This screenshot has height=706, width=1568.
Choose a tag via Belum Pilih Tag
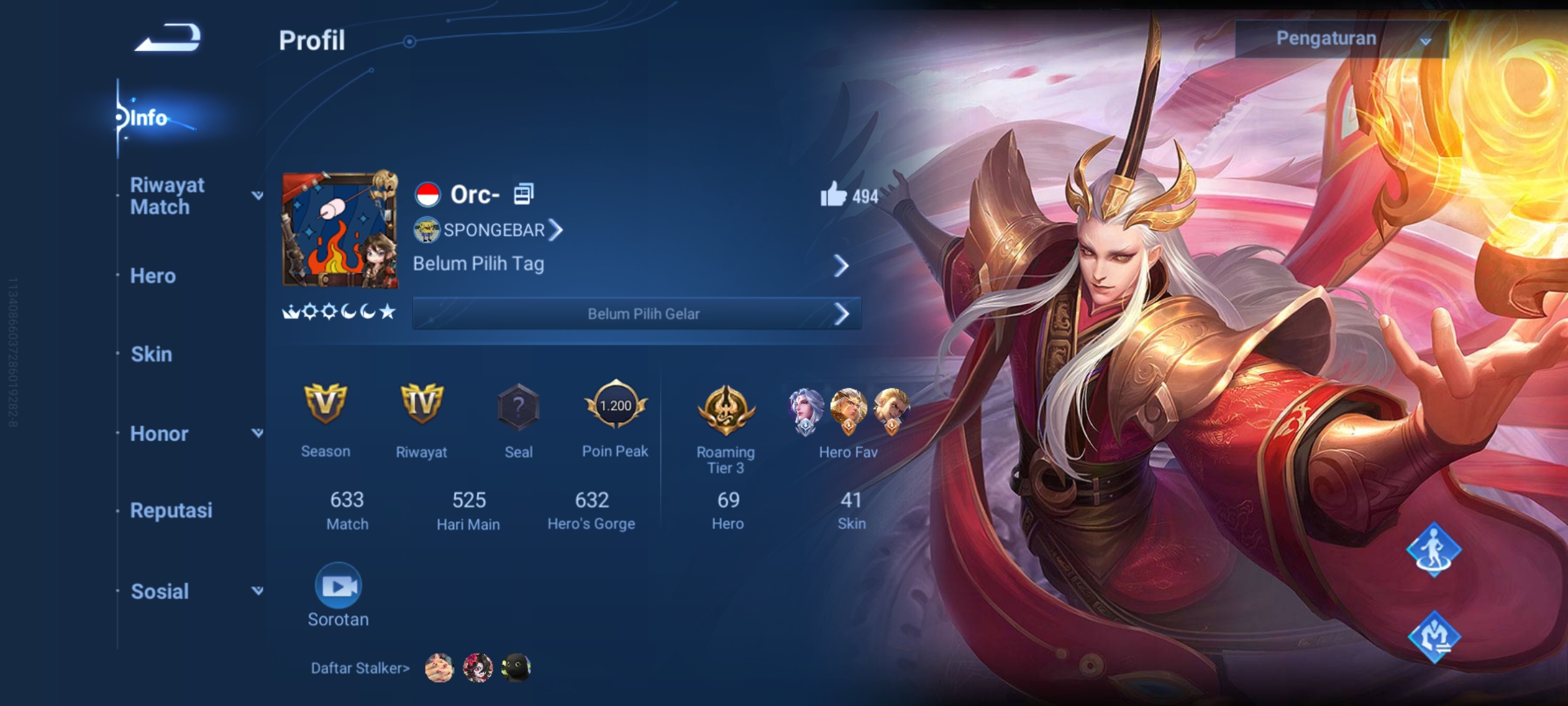click(630, 265)
